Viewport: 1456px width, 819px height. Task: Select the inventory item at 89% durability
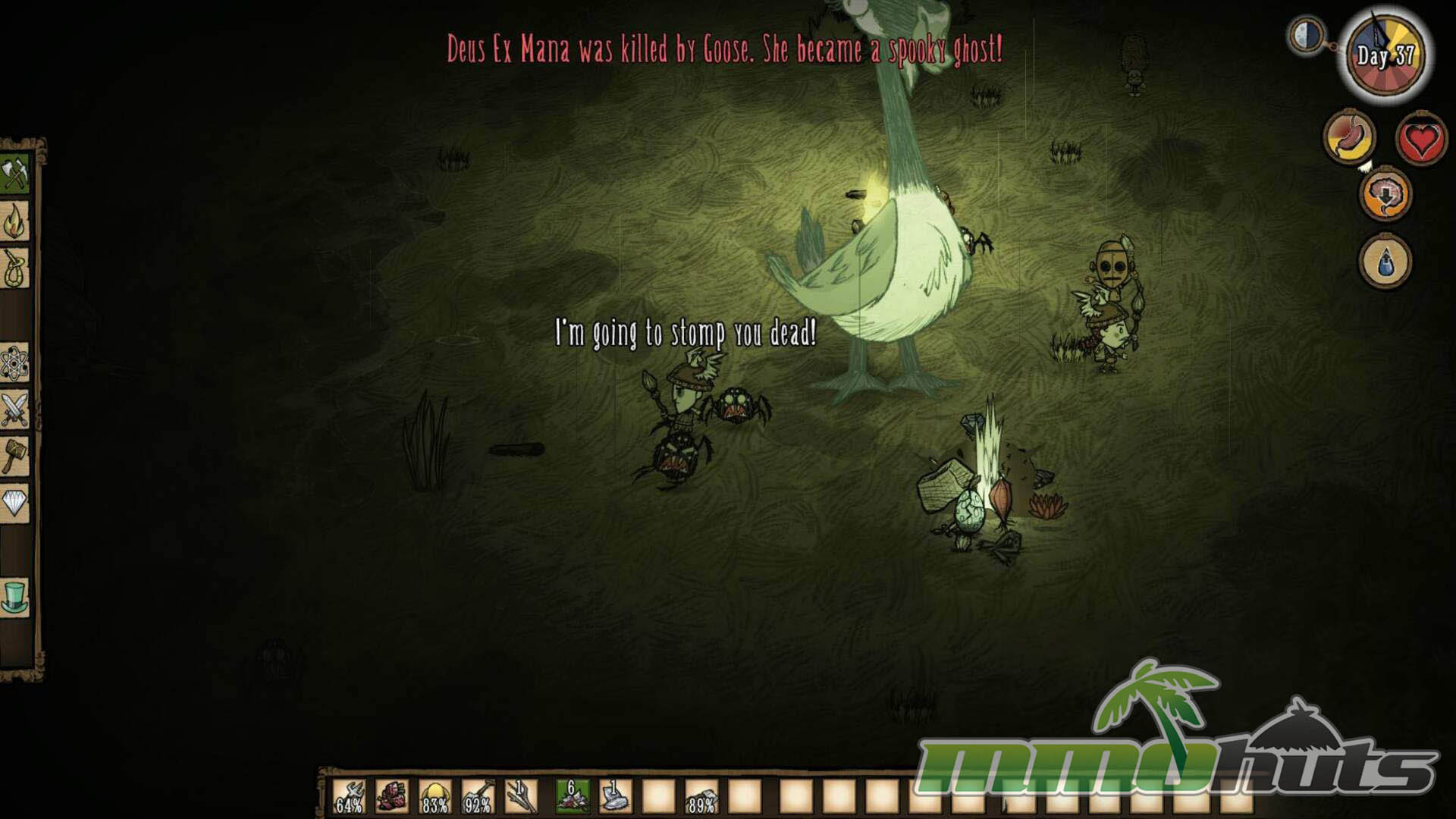coord(701,797)
